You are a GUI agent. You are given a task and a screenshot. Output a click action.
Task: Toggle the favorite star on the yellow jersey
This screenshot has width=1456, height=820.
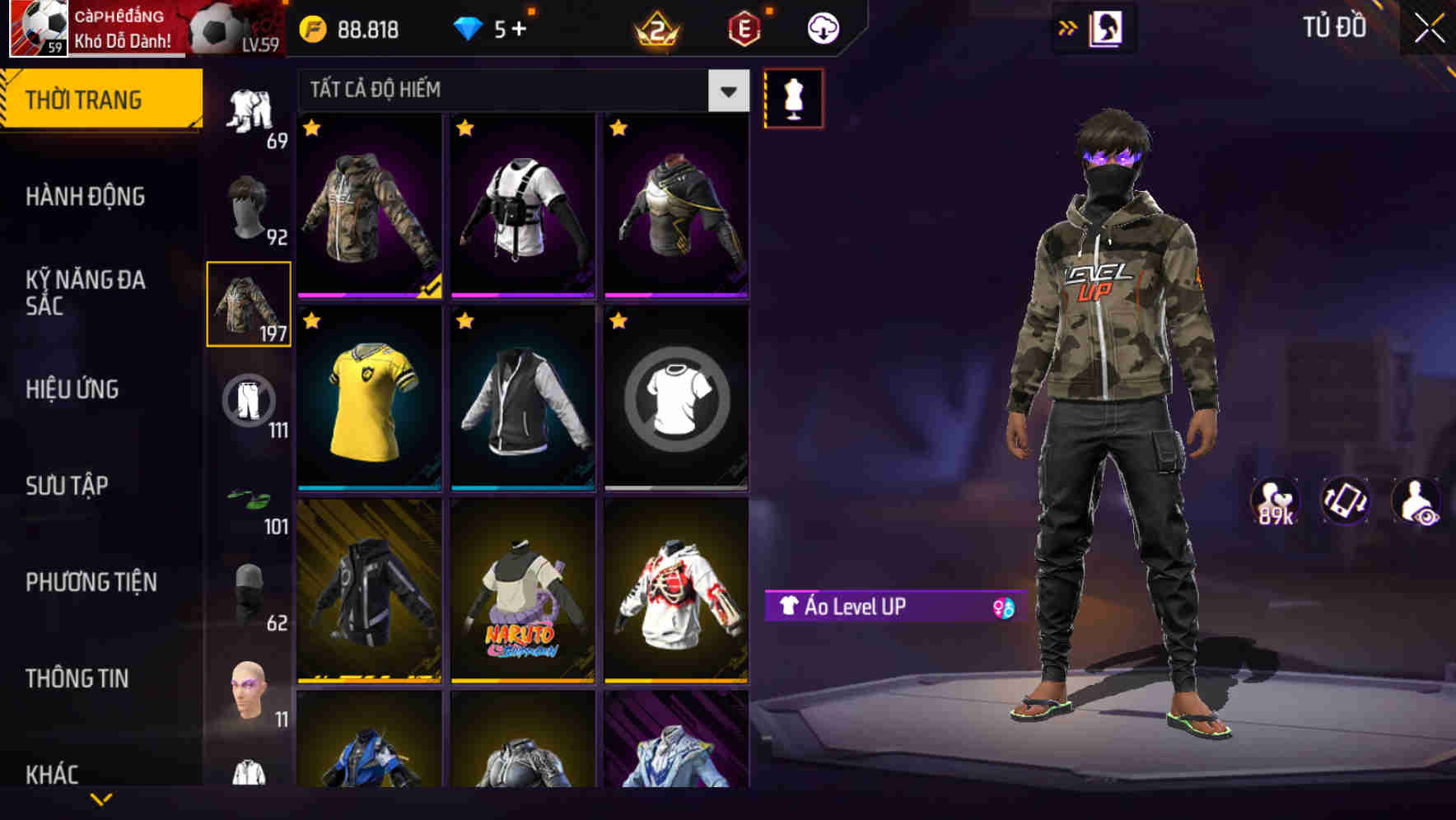(312, 319)
